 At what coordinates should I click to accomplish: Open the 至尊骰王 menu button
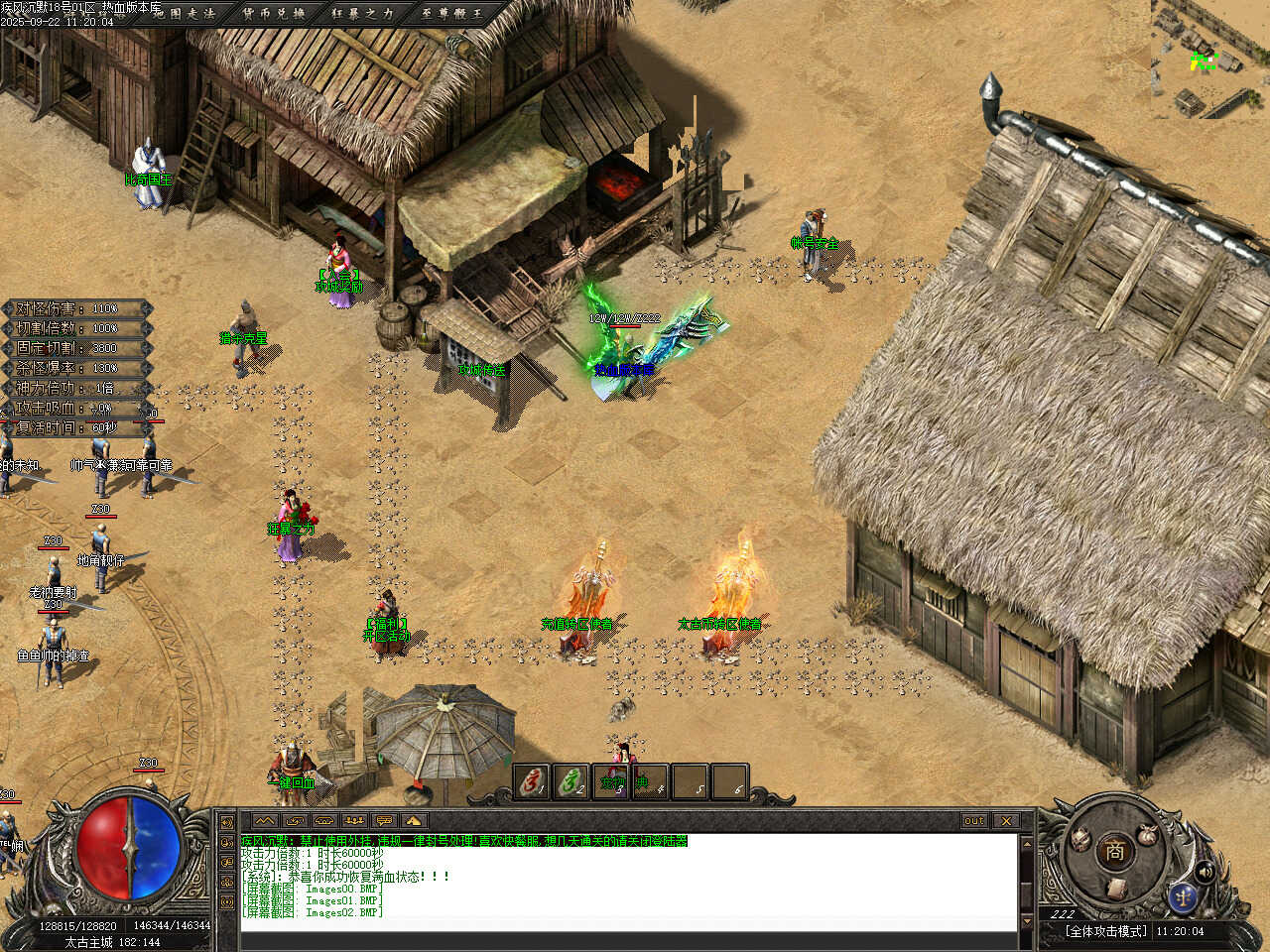pyautogui.click(x=450, y=13)
